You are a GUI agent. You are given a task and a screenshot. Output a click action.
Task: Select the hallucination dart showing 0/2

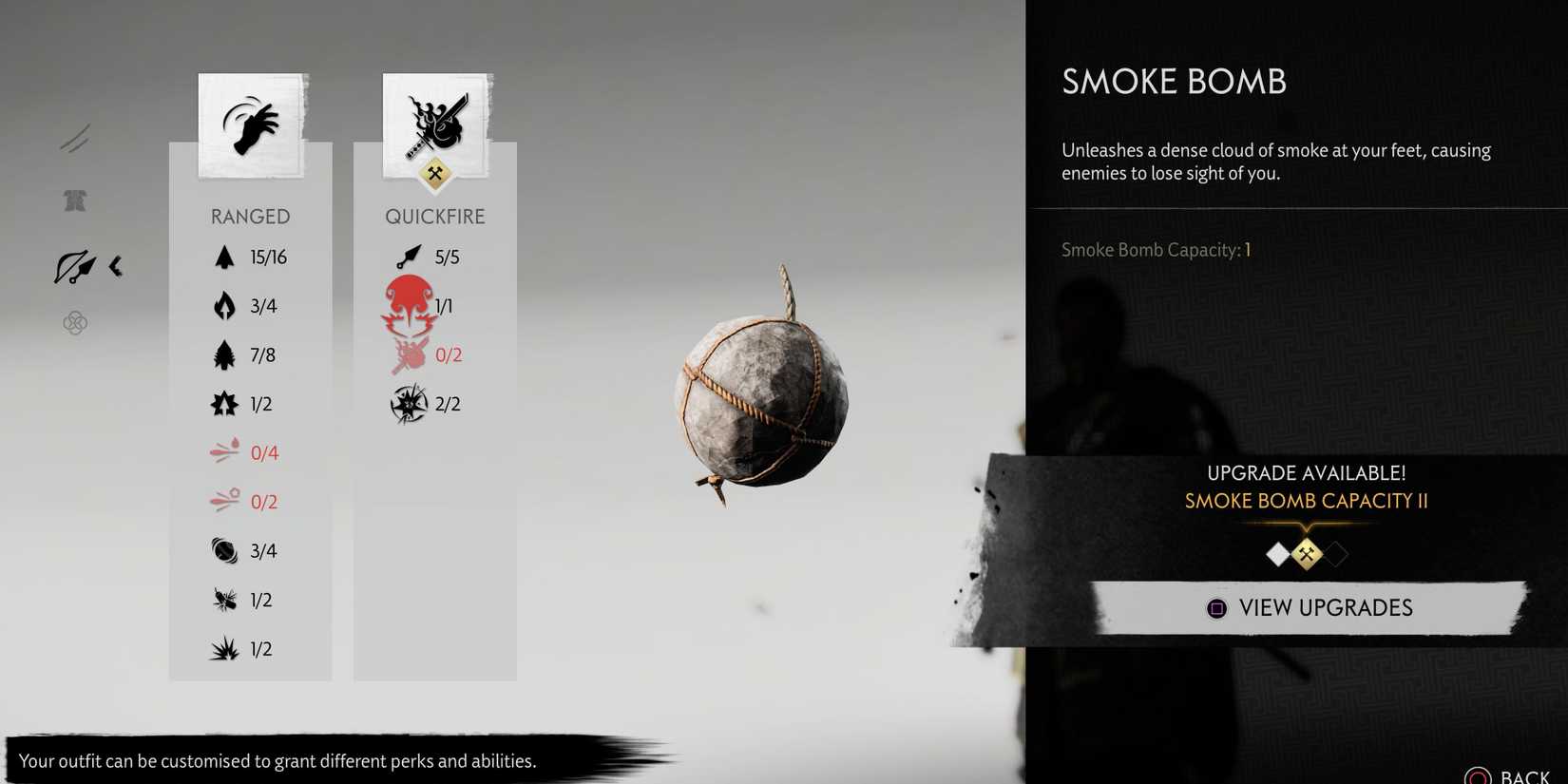(224, 501)
